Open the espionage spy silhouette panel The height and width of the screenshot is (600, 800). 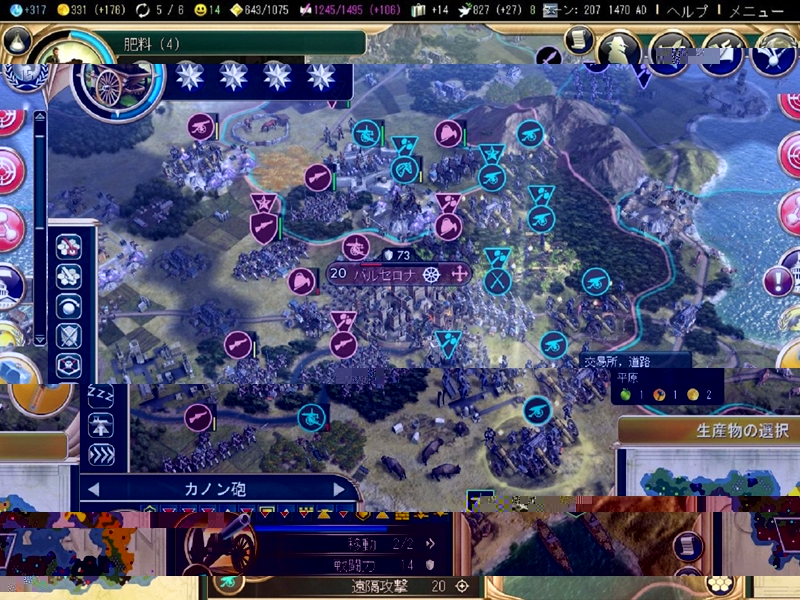[619, 47]
